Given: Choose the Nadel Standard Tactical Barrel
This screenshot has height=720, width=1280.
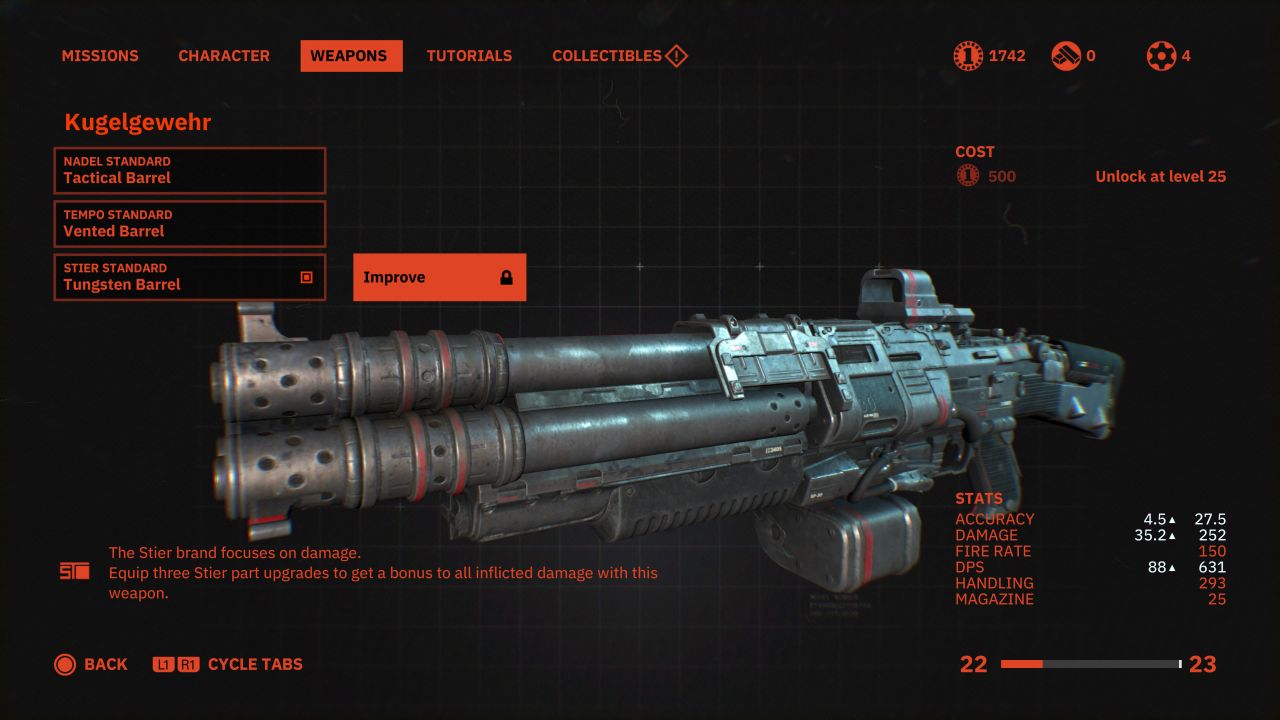Looking at the screenshot, I should [x=190, y=170].
